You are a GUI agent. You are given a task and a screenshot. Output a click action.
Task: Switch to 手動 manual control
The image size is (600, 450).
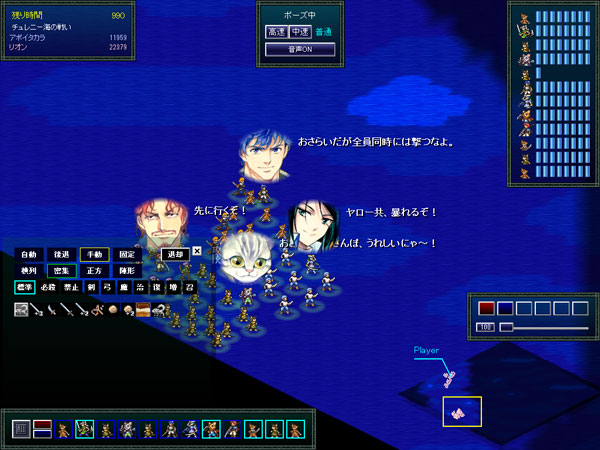click(x=94, y=254)
